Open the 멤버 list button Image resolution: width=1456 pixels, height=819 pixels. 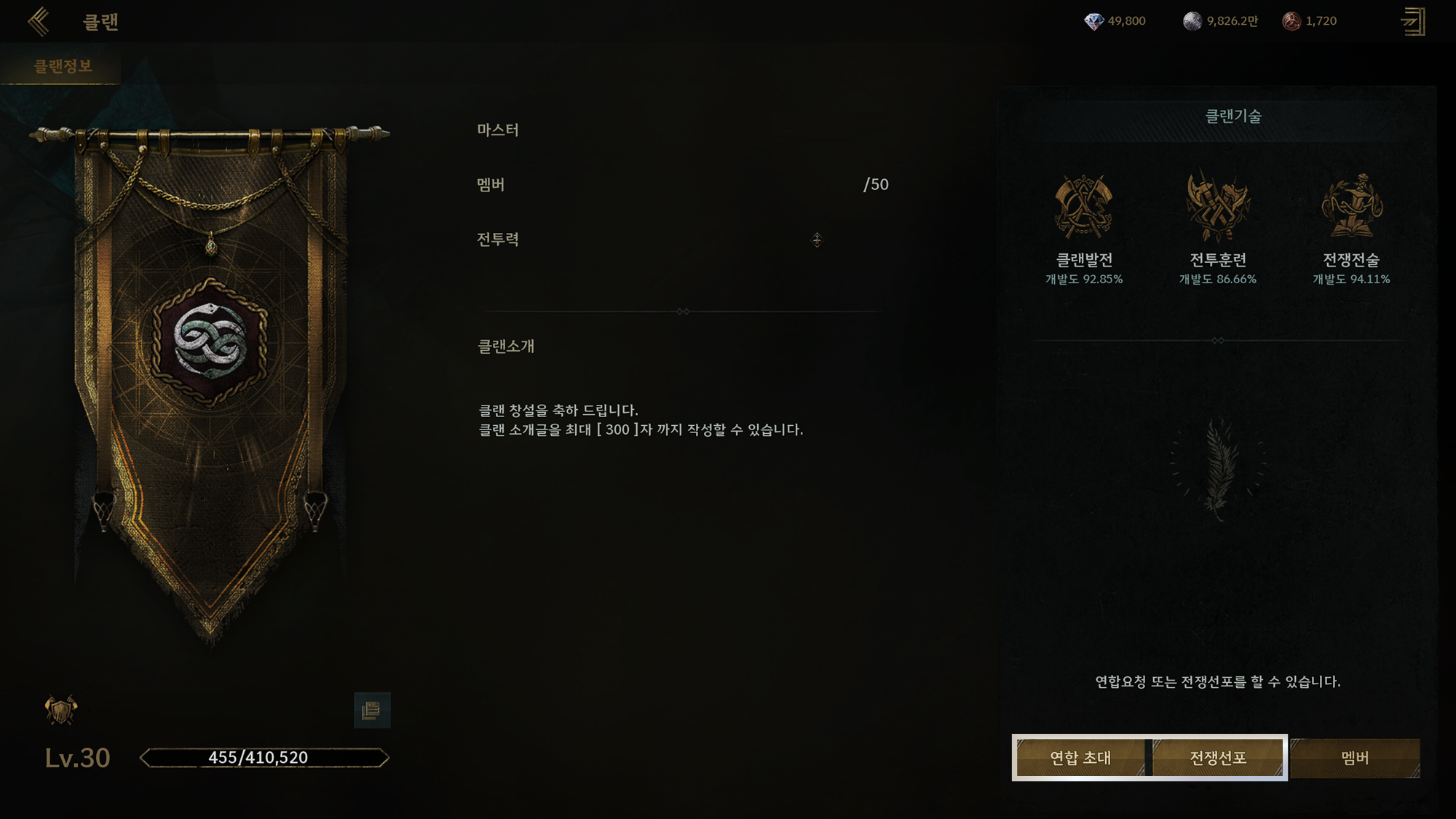tap(1355, 758)
